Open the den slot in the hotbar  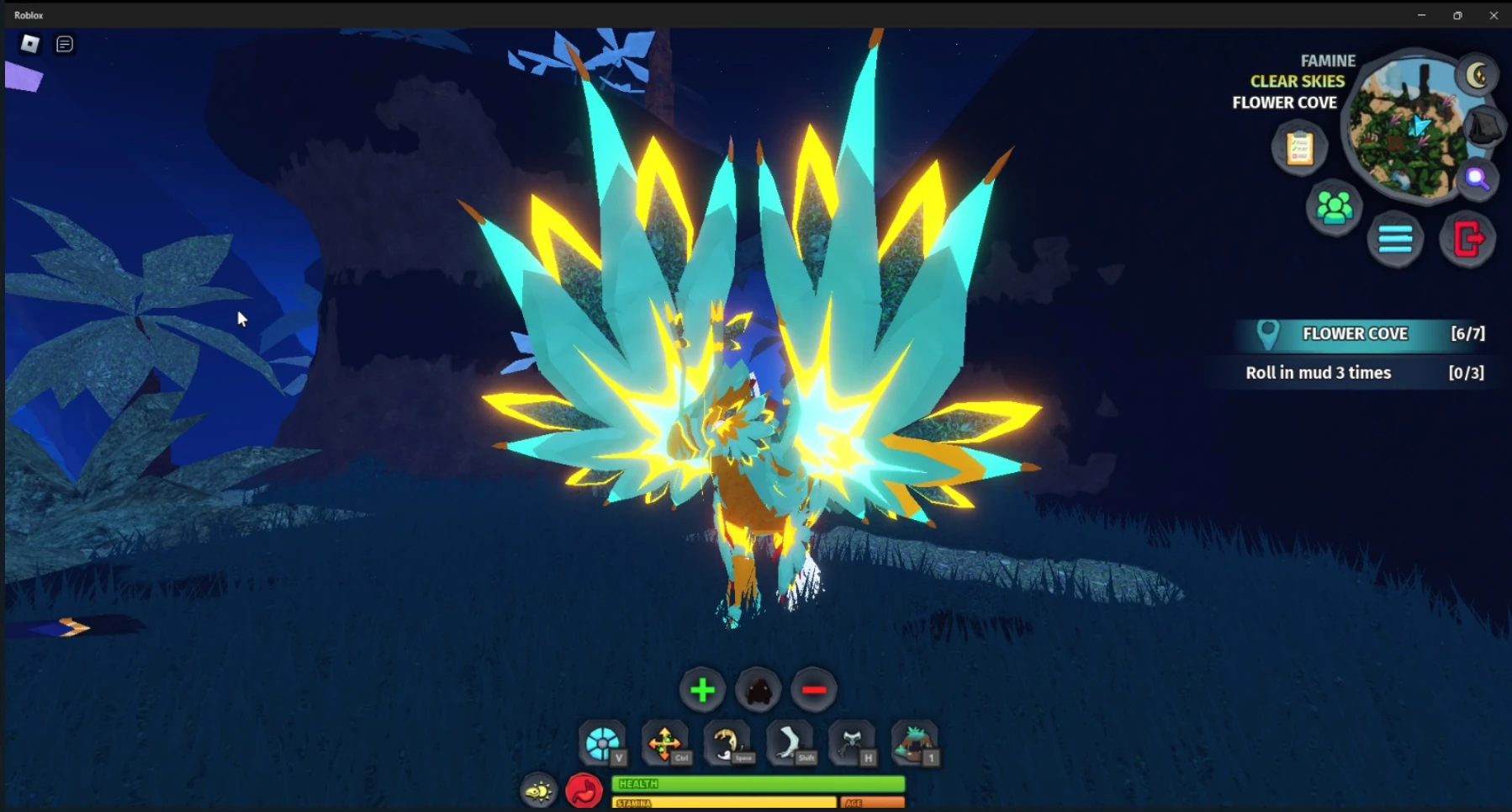click(x=916, y=744)
